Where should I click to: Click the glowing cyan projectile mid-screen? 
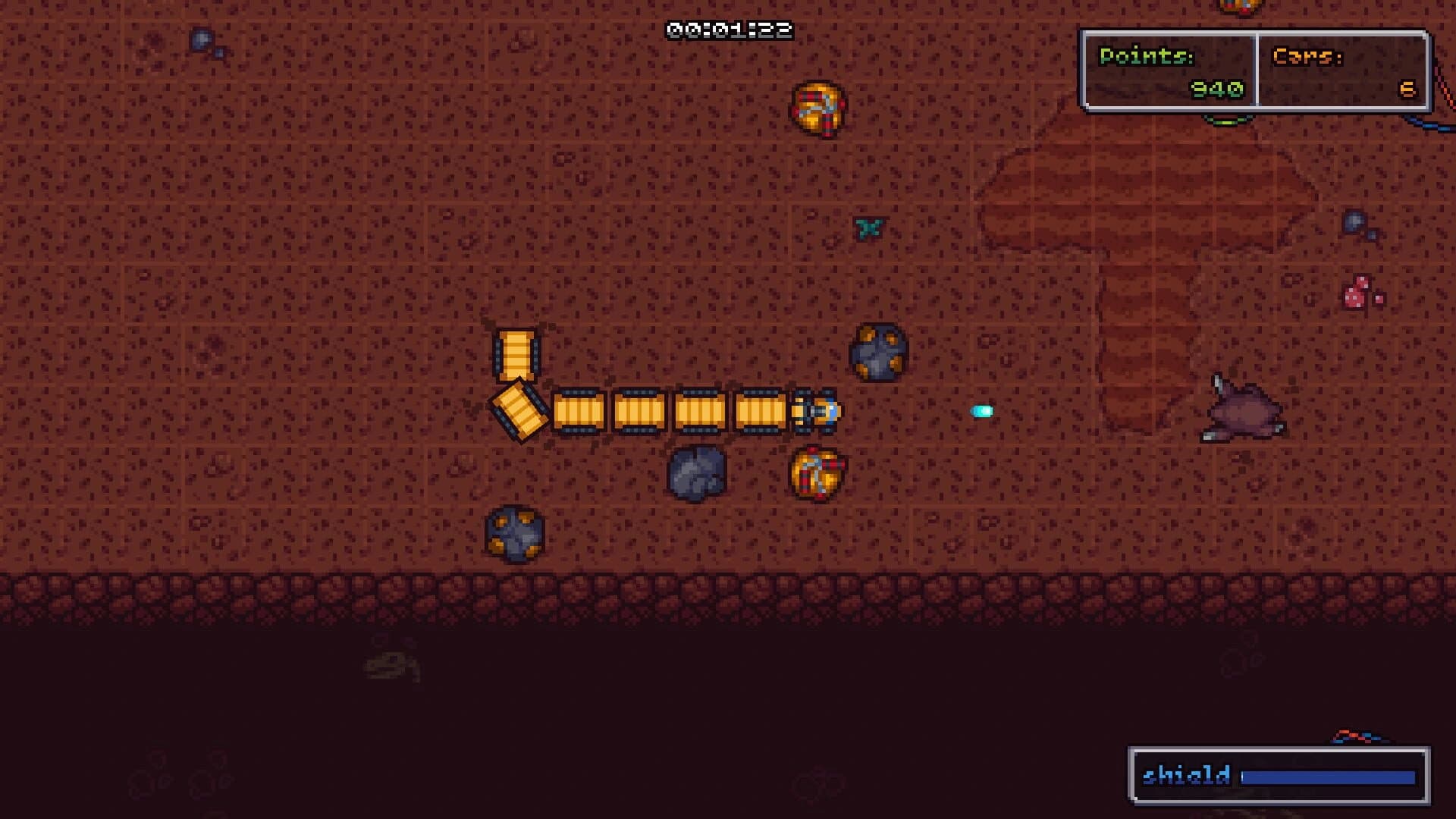click(x=983, y=411)
